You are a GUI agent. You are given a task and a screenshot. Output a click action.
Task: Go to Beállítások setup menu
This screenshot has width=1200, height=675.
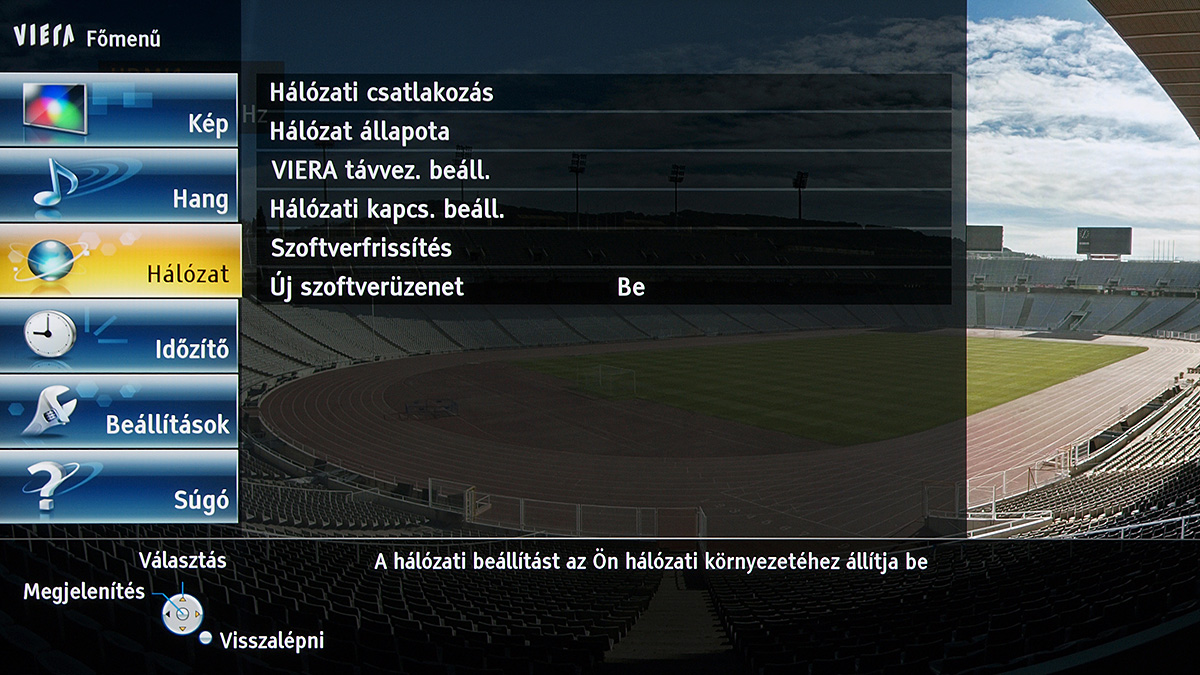tap(120, 410)
